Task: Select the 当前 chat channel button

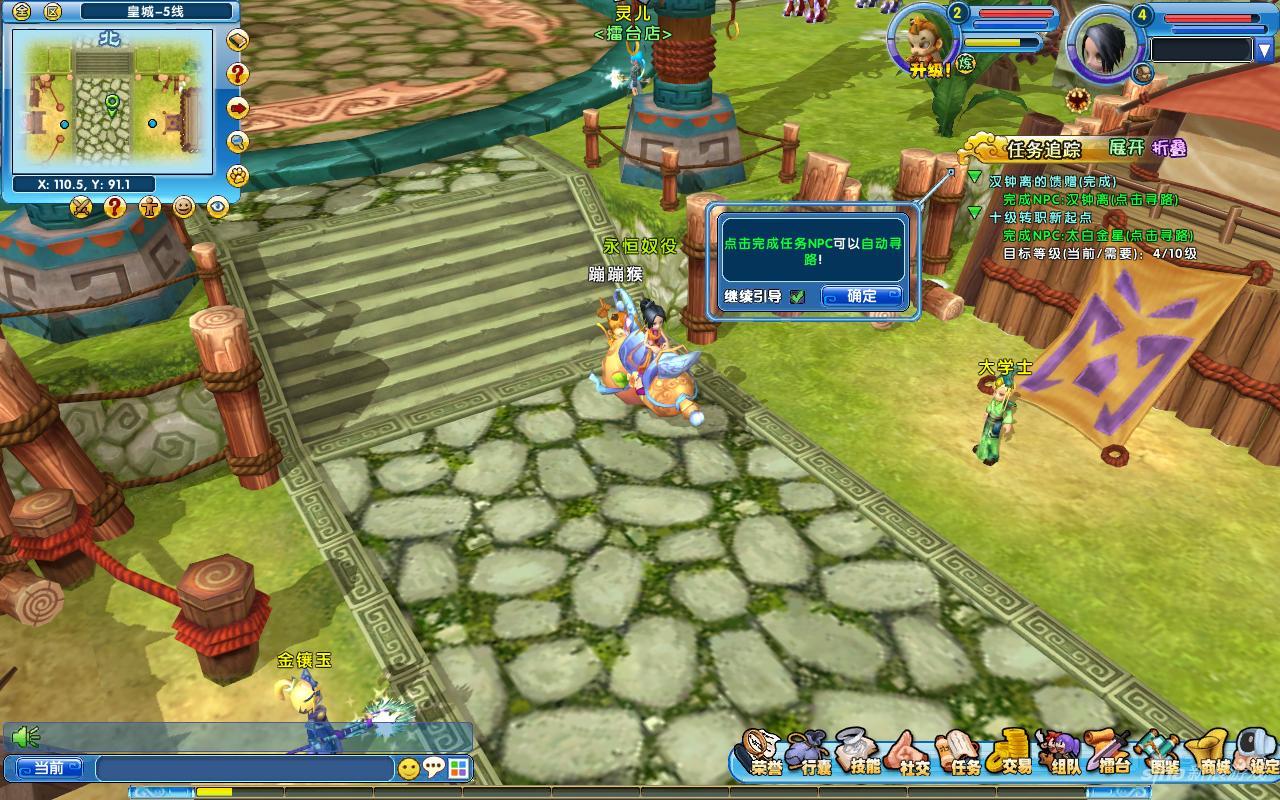Action: pyautogui.click(x=49, y=768)
